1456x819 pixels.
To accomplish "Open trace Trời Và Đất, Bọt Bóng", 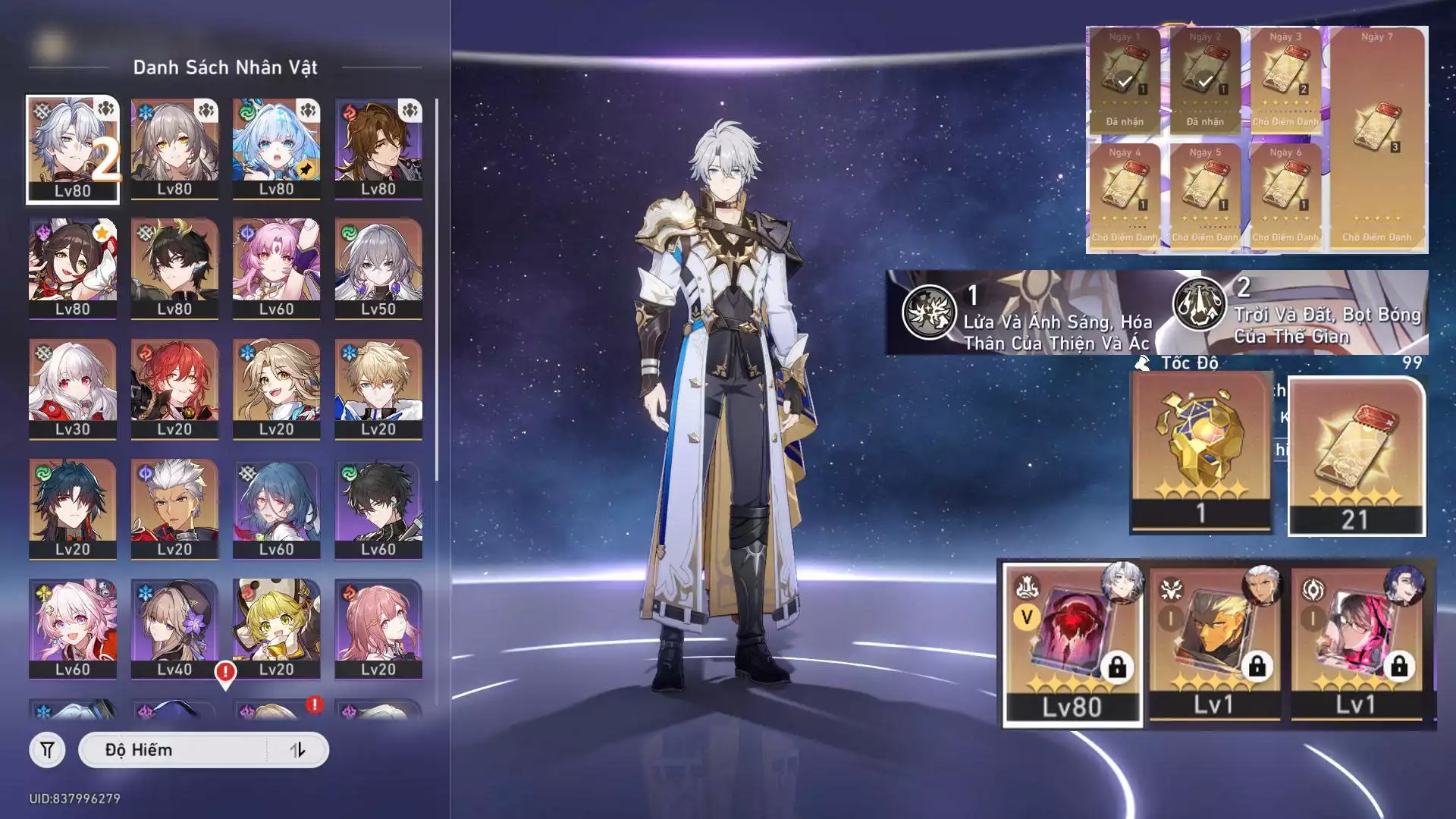I will pos(1298,312).
